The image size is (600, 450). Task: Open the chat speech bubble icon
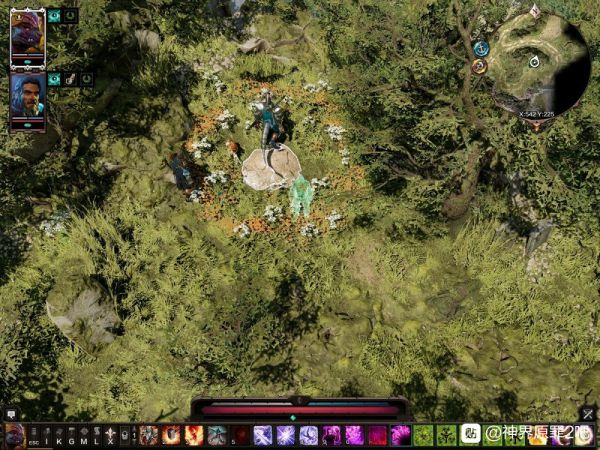click(11, 413)
